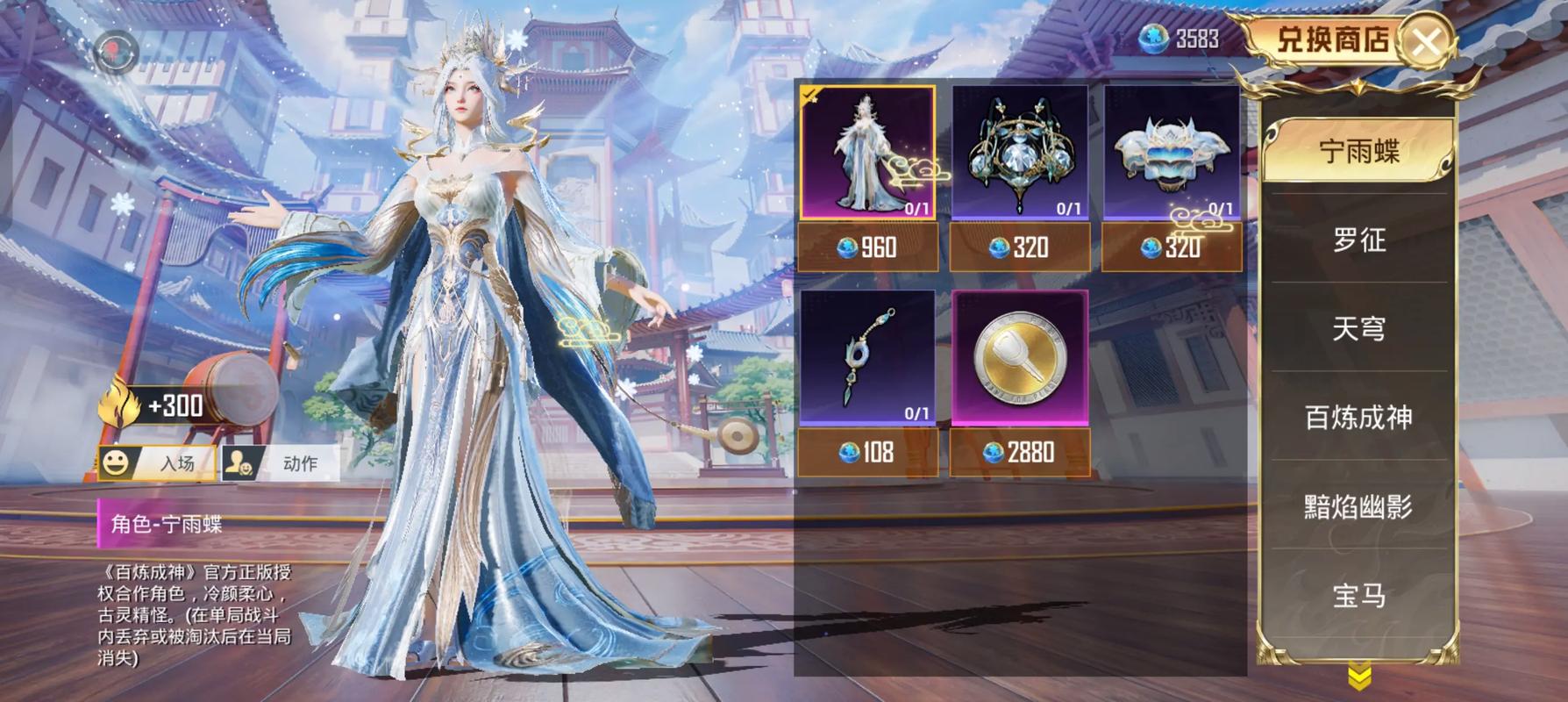Screen dimensions: 1568x702
Task: Expand more categories with the down arrow
Action: pyautogui.click(x=1359, y=677)
